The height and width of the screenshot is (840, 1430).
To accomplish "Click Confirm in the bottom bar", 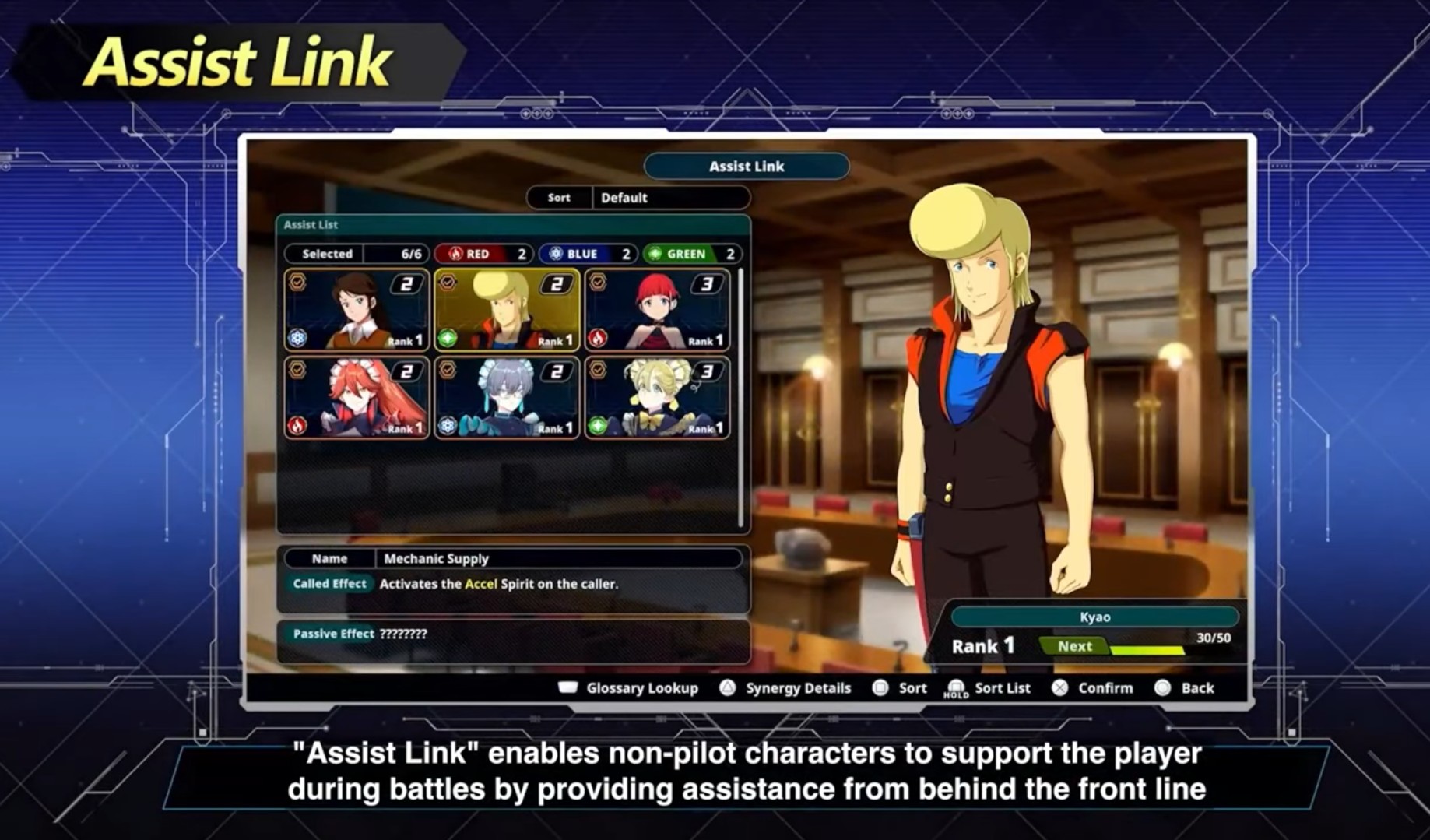I will point(1093,688).
